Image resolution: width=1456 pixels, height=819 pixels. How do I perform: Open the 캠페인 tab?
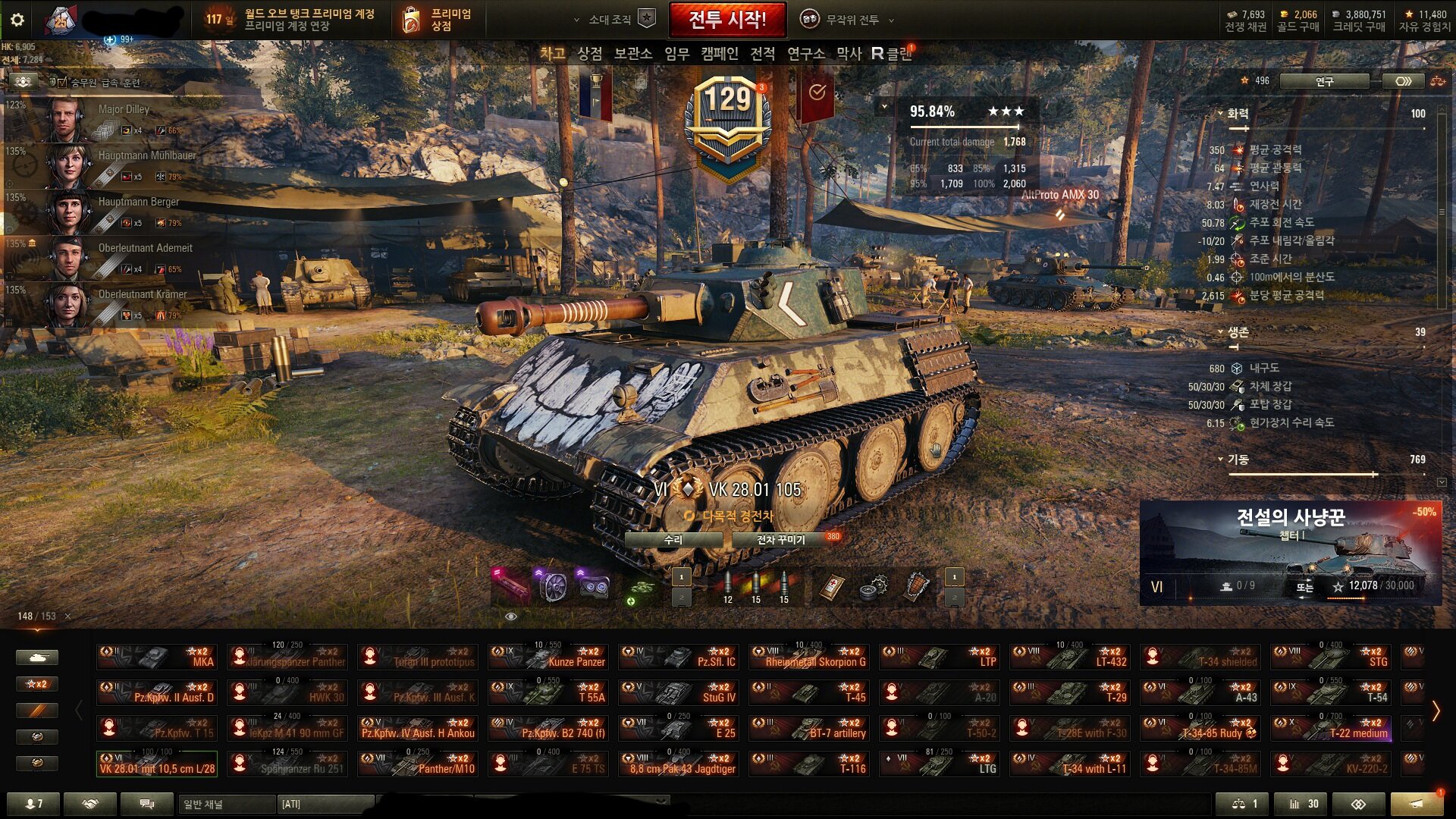click(719, 53)
